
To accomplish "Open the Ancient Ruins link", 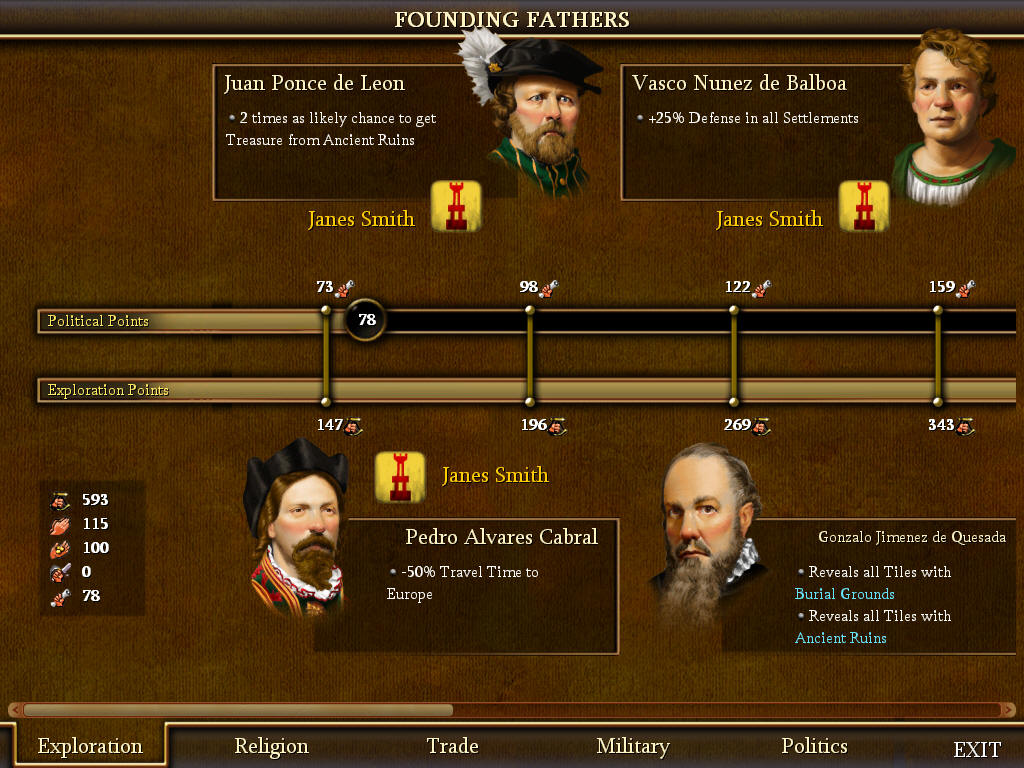I will tap(840, 638).
